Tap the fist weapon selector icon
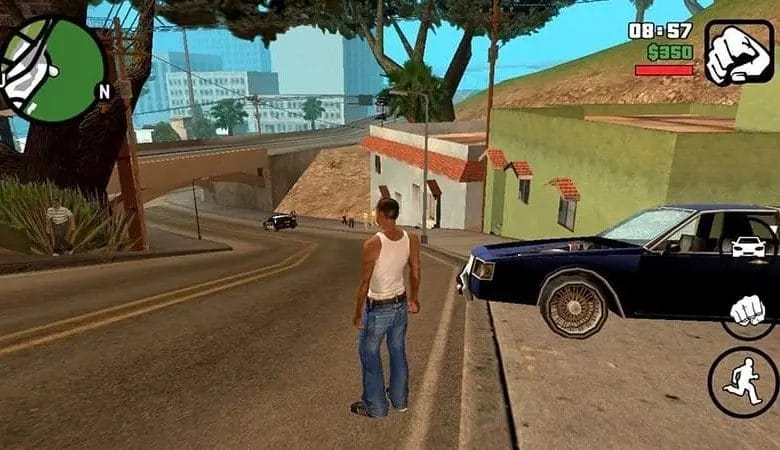 click(739, 53)
